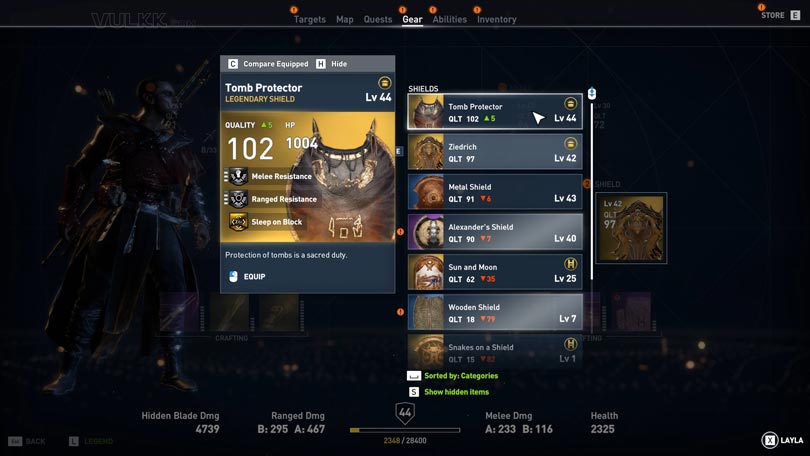
Task: Select the Tomb Protector shield
Action: tap(495, 112)
